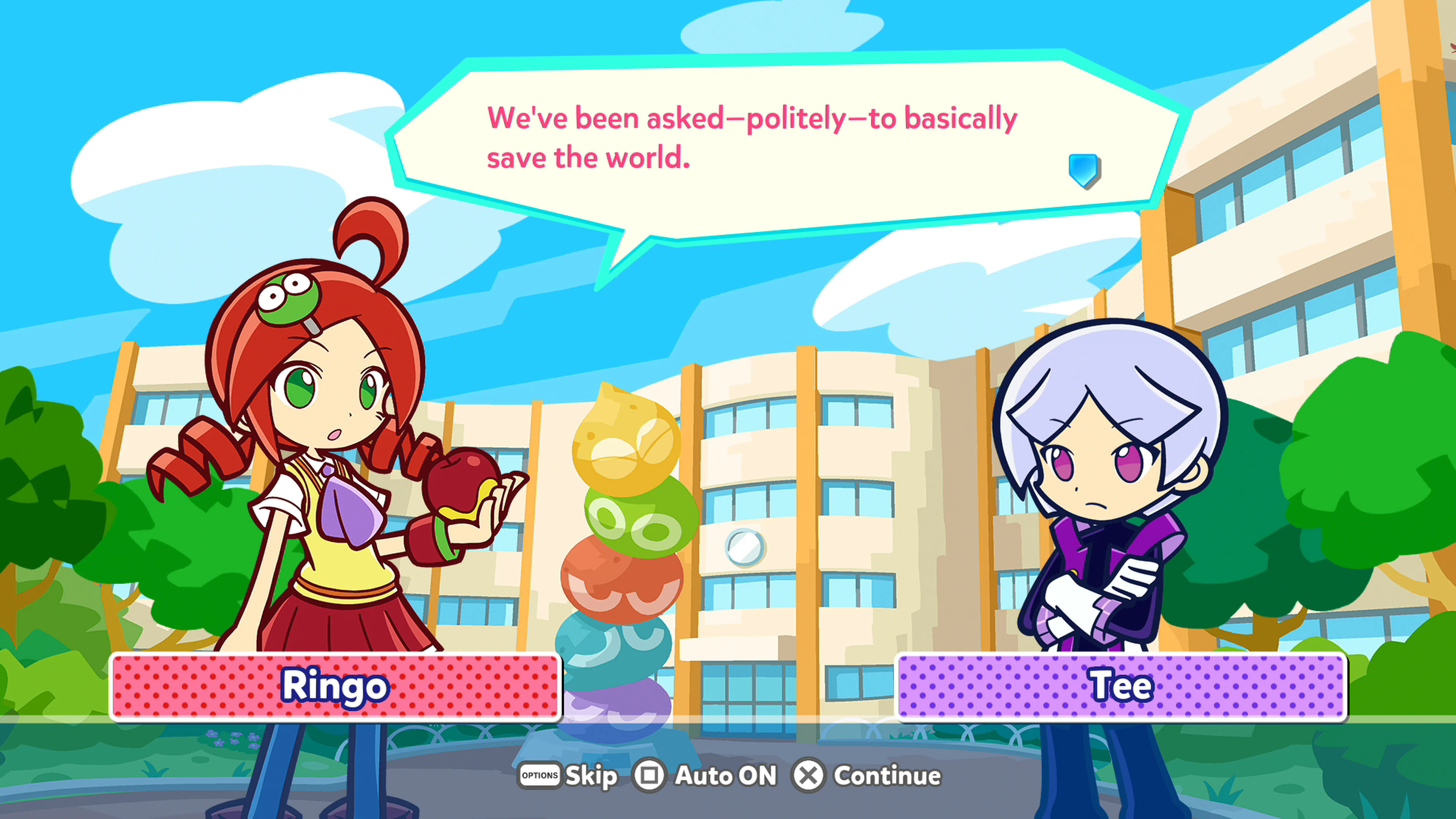Click the blue advance arrow in speech bubble
This screenshot has width=1456, height=819.
pos(1083,169)
